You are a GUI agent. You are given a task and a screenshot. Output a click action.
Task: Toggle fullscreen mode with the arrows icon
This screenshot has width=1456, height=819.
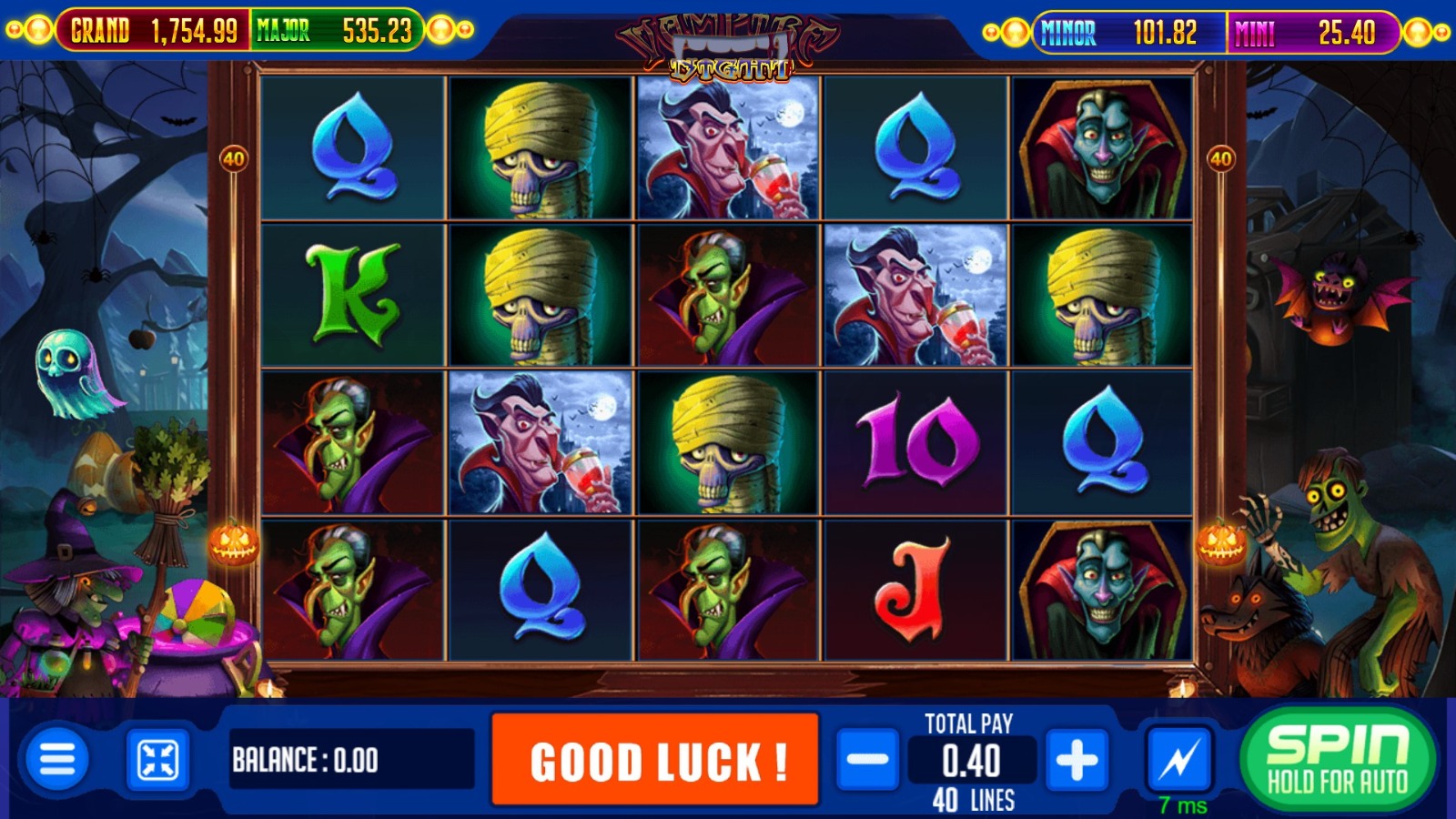coord(157,760)
